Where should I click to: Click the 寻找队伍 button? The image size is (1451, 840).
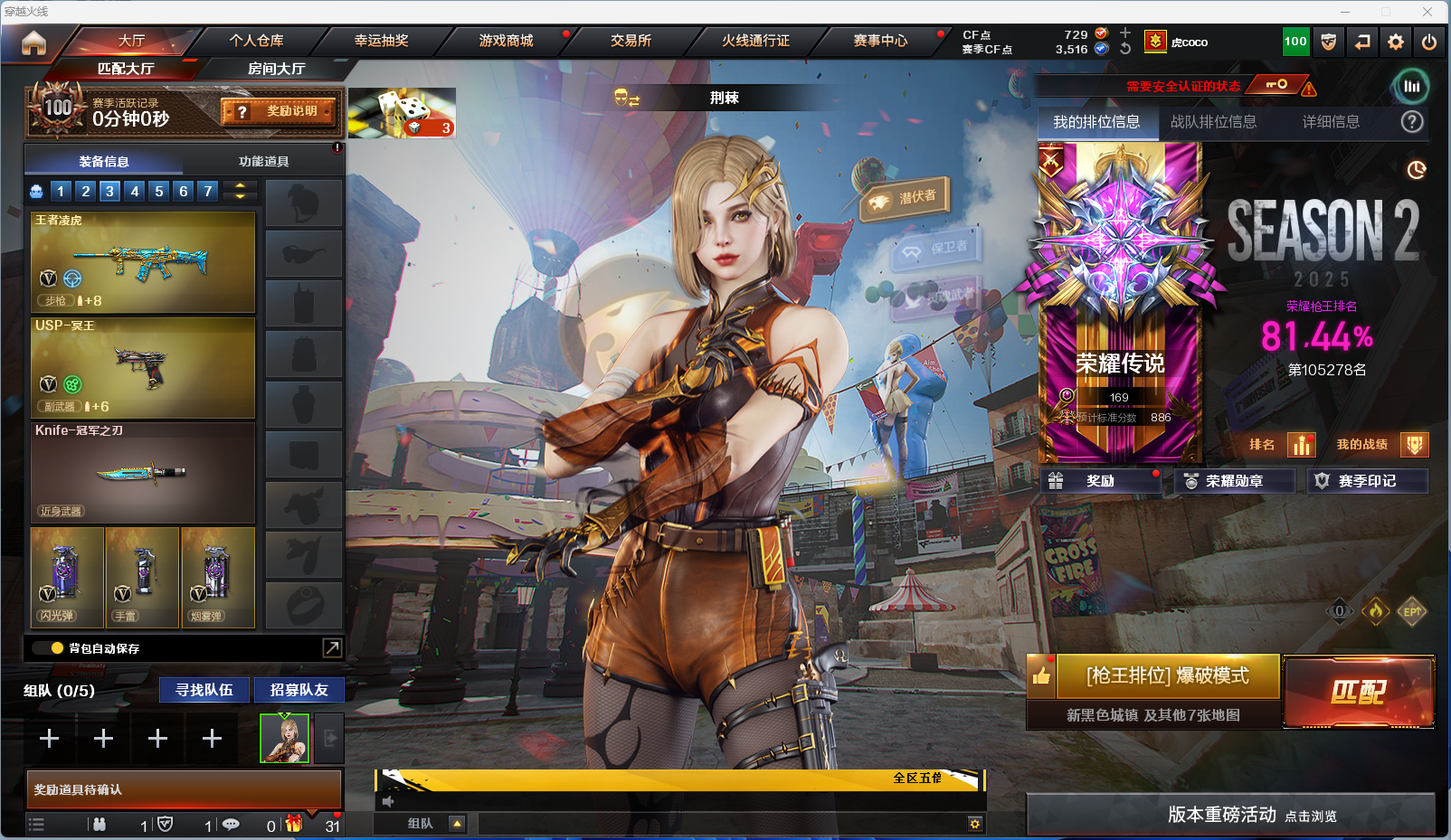[x=204, y=690]
